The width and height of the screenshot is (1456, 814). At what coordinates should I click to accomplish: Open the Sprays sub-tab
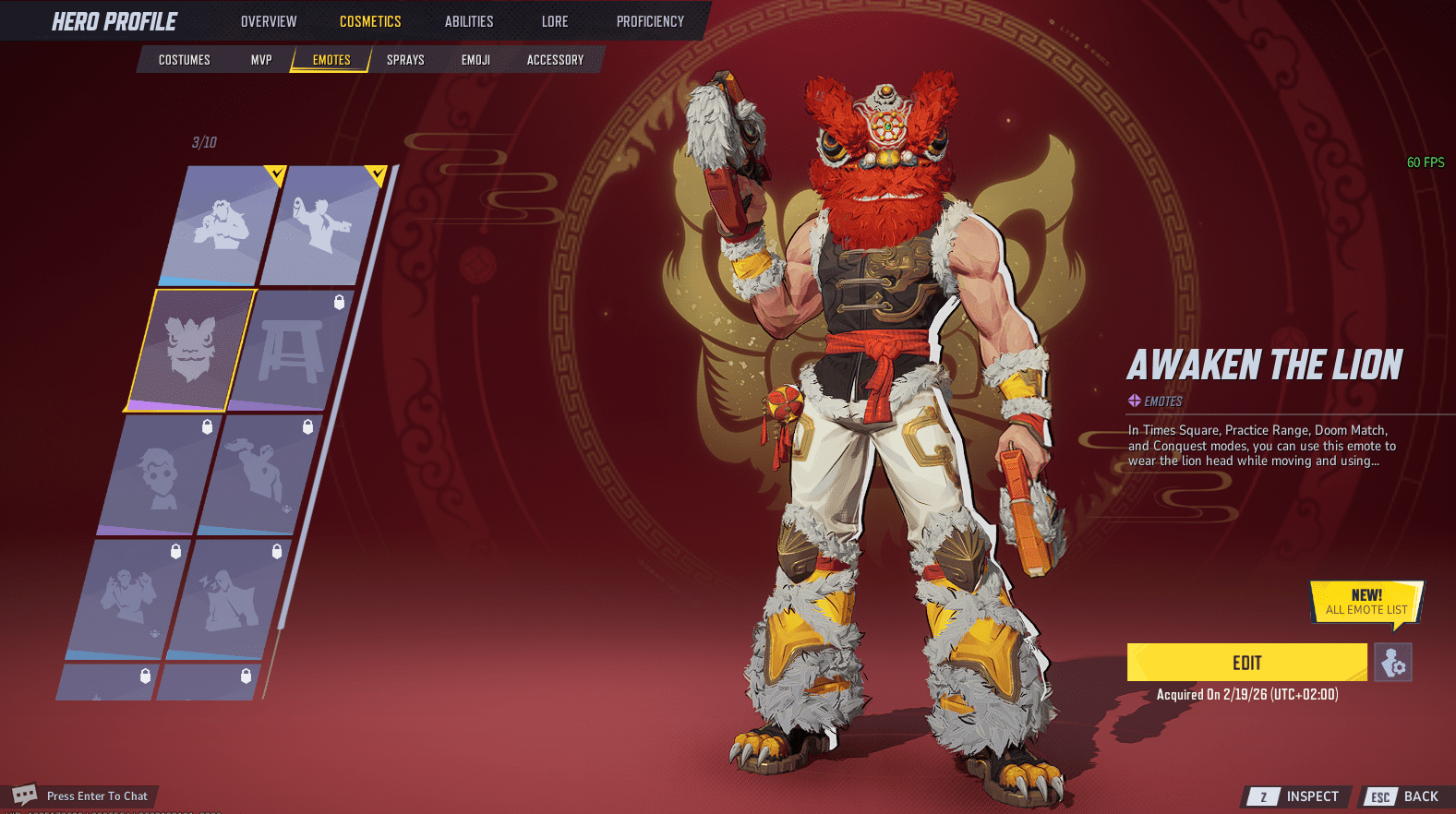pyautogui.click(x=405, y=60)
